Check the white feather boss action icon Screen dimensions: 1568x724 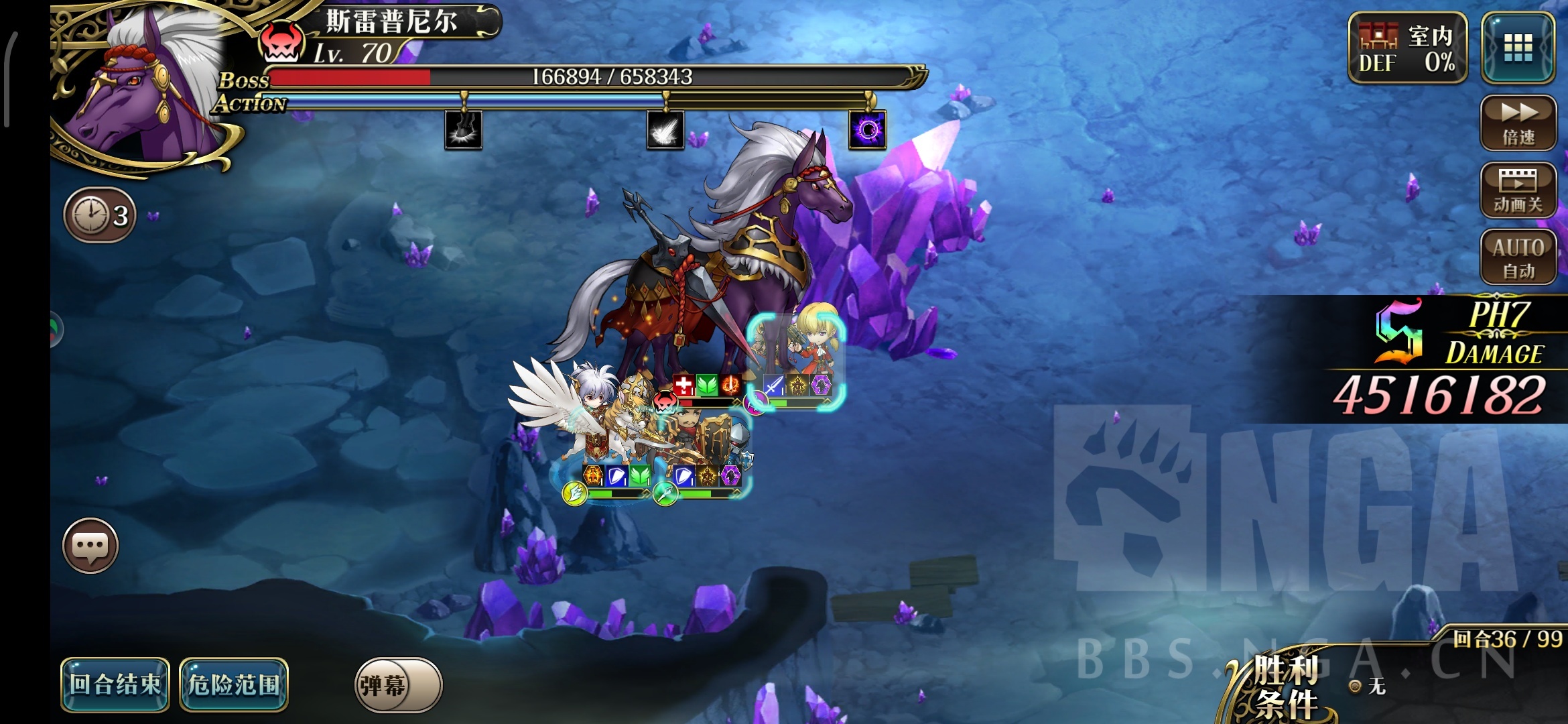click(665, 129)
